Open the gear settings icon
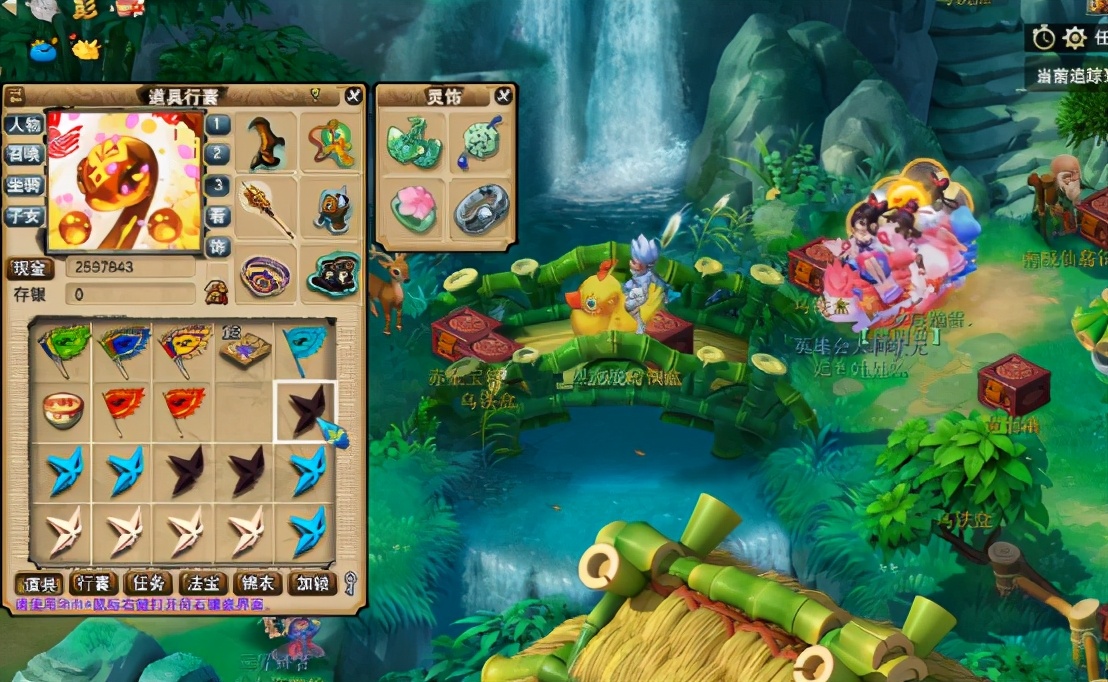The width and height of the screenshot is (1108, 682). click(1074, 38)
